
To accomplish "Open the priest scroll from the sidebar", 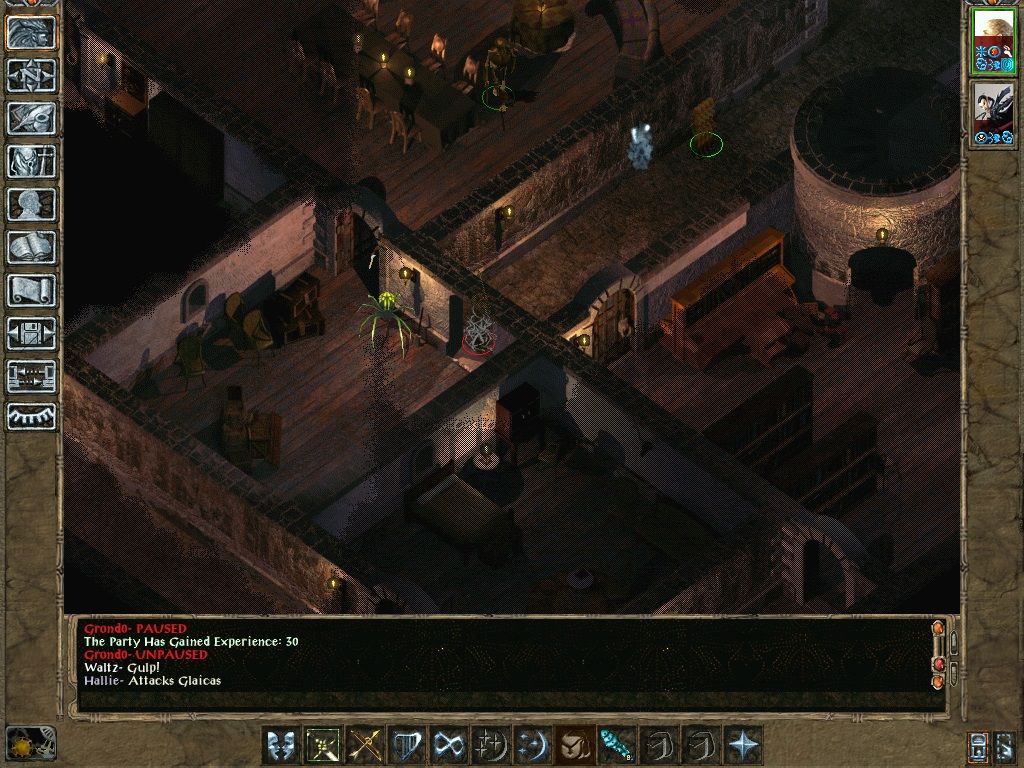I will coord(31,290).
